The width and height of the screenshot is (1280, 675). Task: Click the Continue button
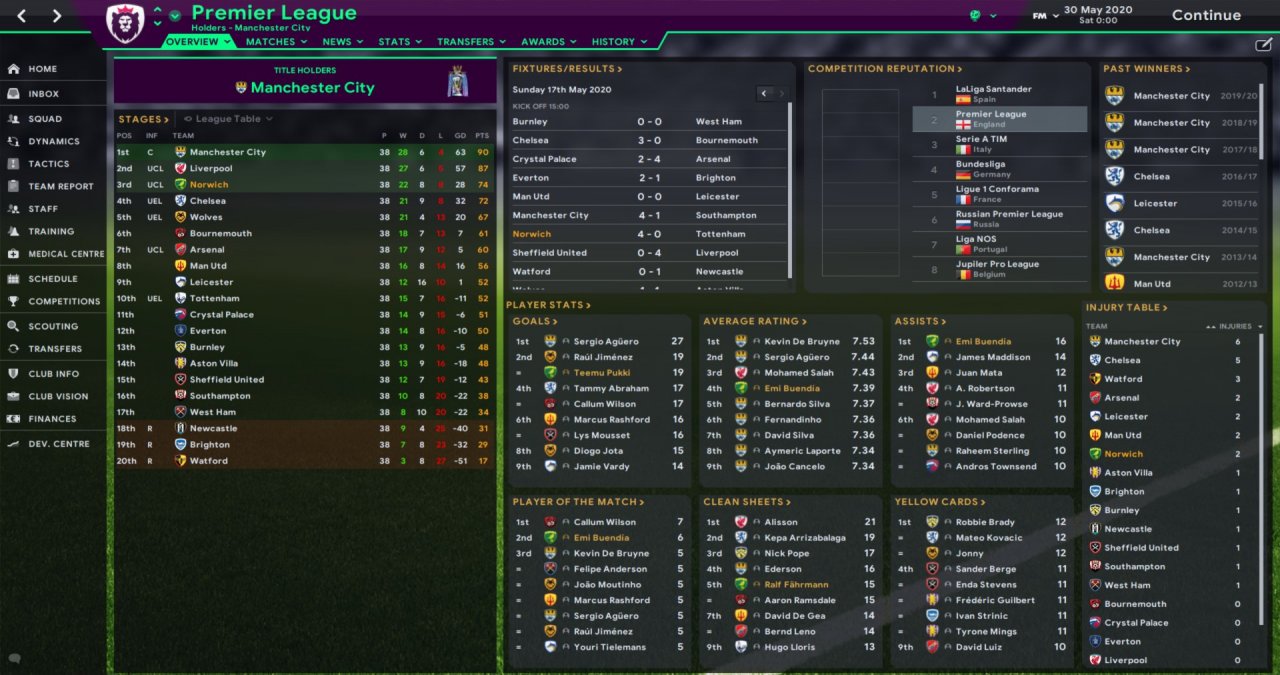pyautogui.click(x=1206, y=15)
